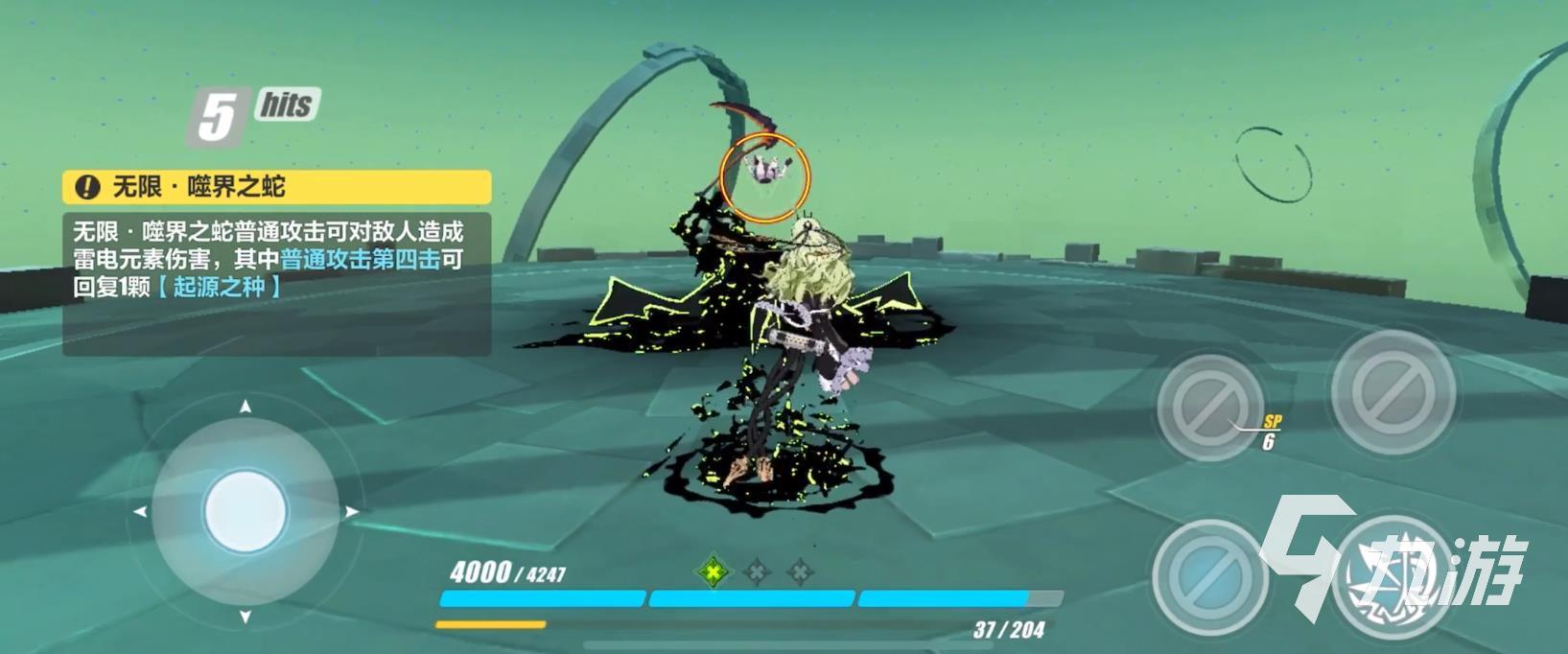This screenshot has height=654, width=1568.
Task: Click the joystick's right arrow
Action: coord(351,512)
